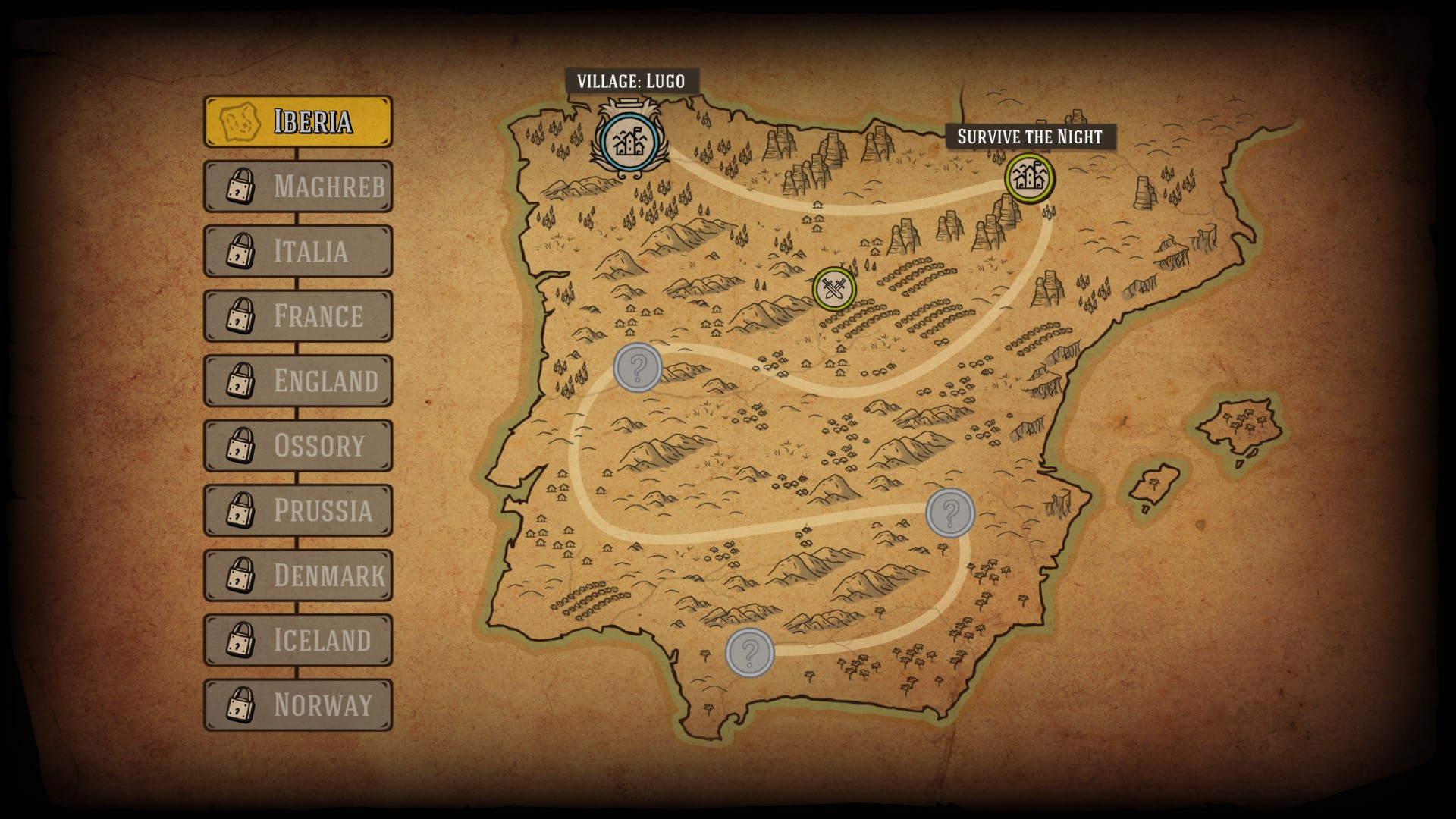
Task: Choose the locked Prussia region
Action: [x=298, y=510]
